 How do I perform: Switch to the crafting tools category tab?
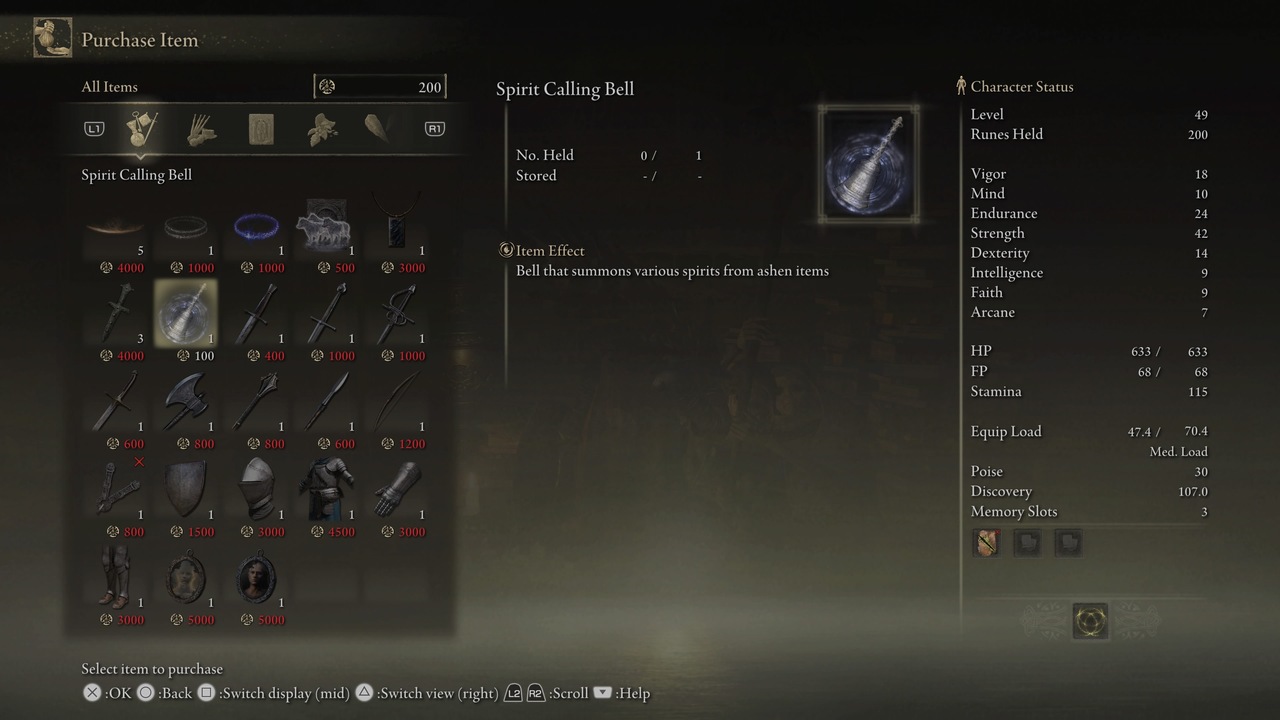[x=200, y=128]
